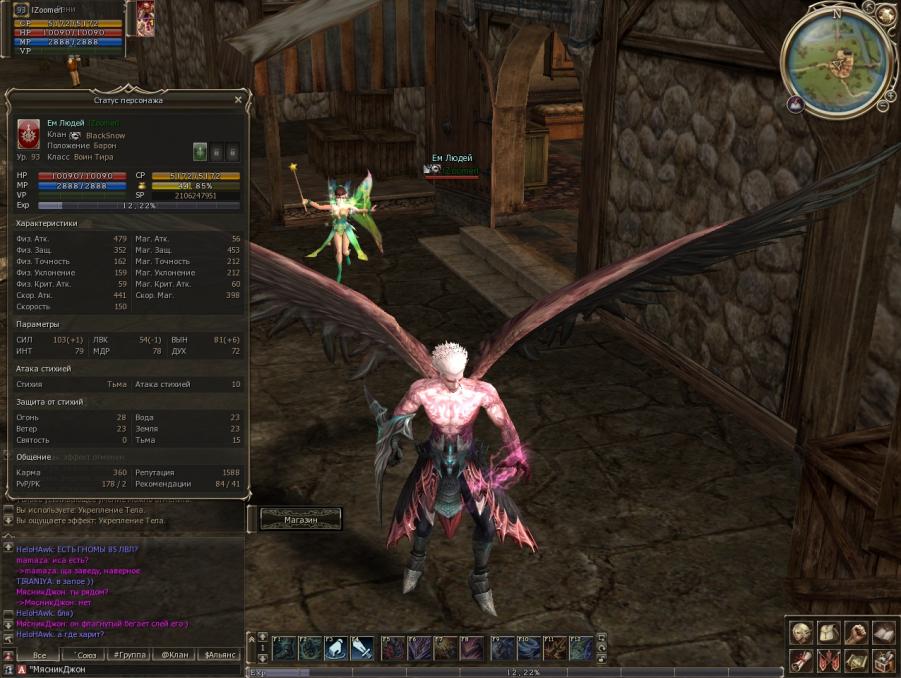Click the chat message input field
Image resolution: width=901 pixels, height=678 pixels.
[x=130, y=669]
